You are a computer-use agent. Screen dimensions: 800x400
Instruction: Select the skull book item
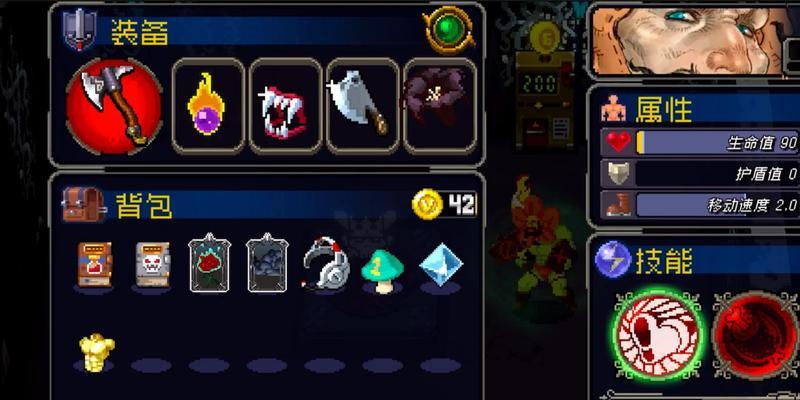[x=153, y=264]
